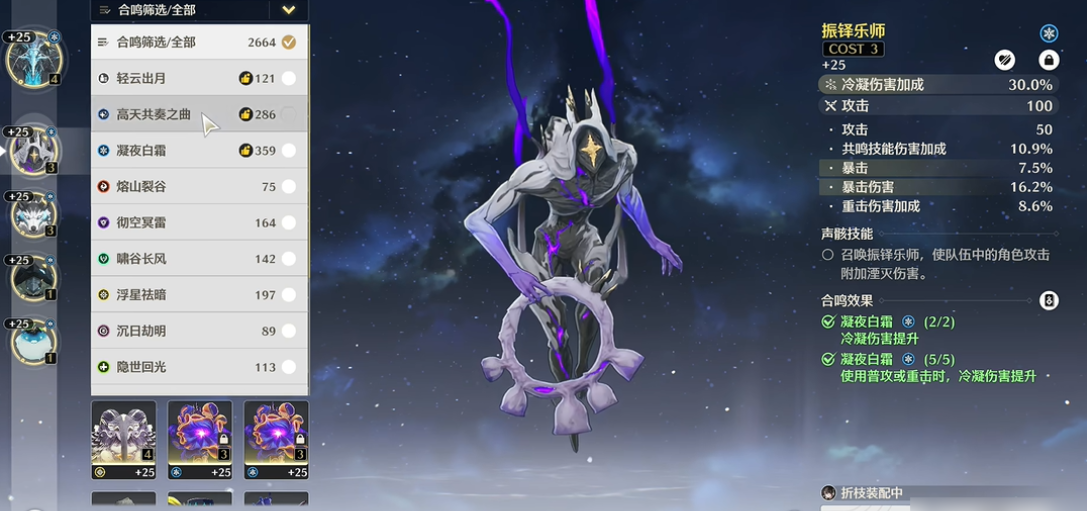Select the white horned echo thumbnail with cost 4
This screenshot has height=511, width=1087.
pyautogui.click(x=124, y=440)
